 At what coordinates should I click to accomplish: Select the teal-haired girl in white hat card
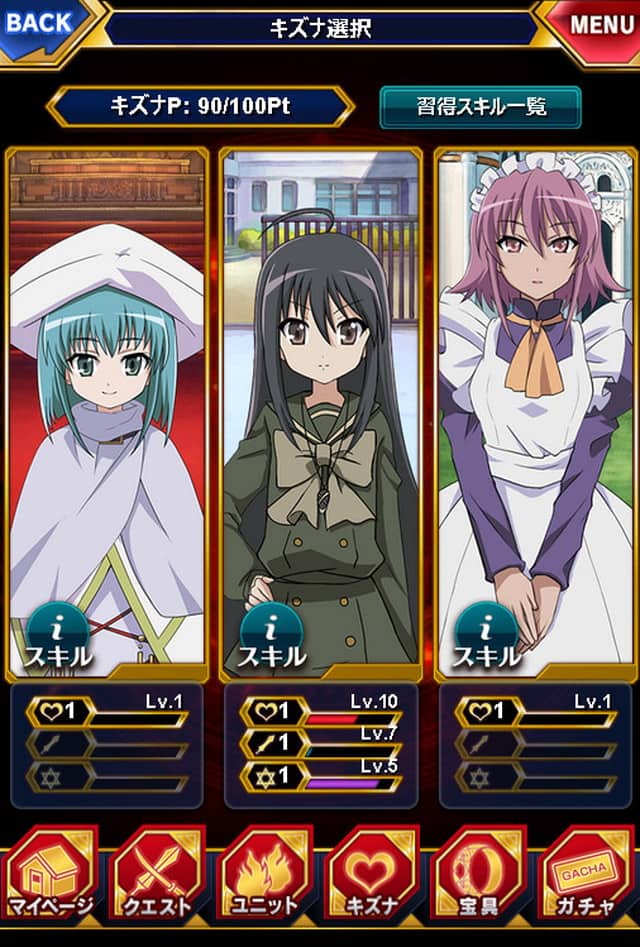pos(108,400)
